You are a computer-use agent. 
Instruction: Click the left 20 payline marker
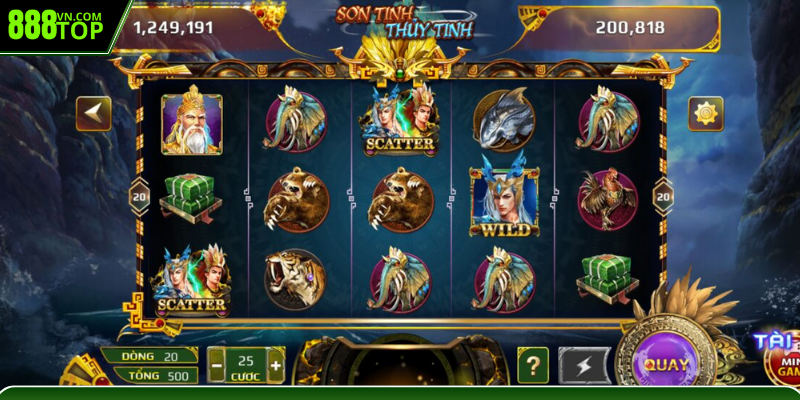[x=139, y=197]
